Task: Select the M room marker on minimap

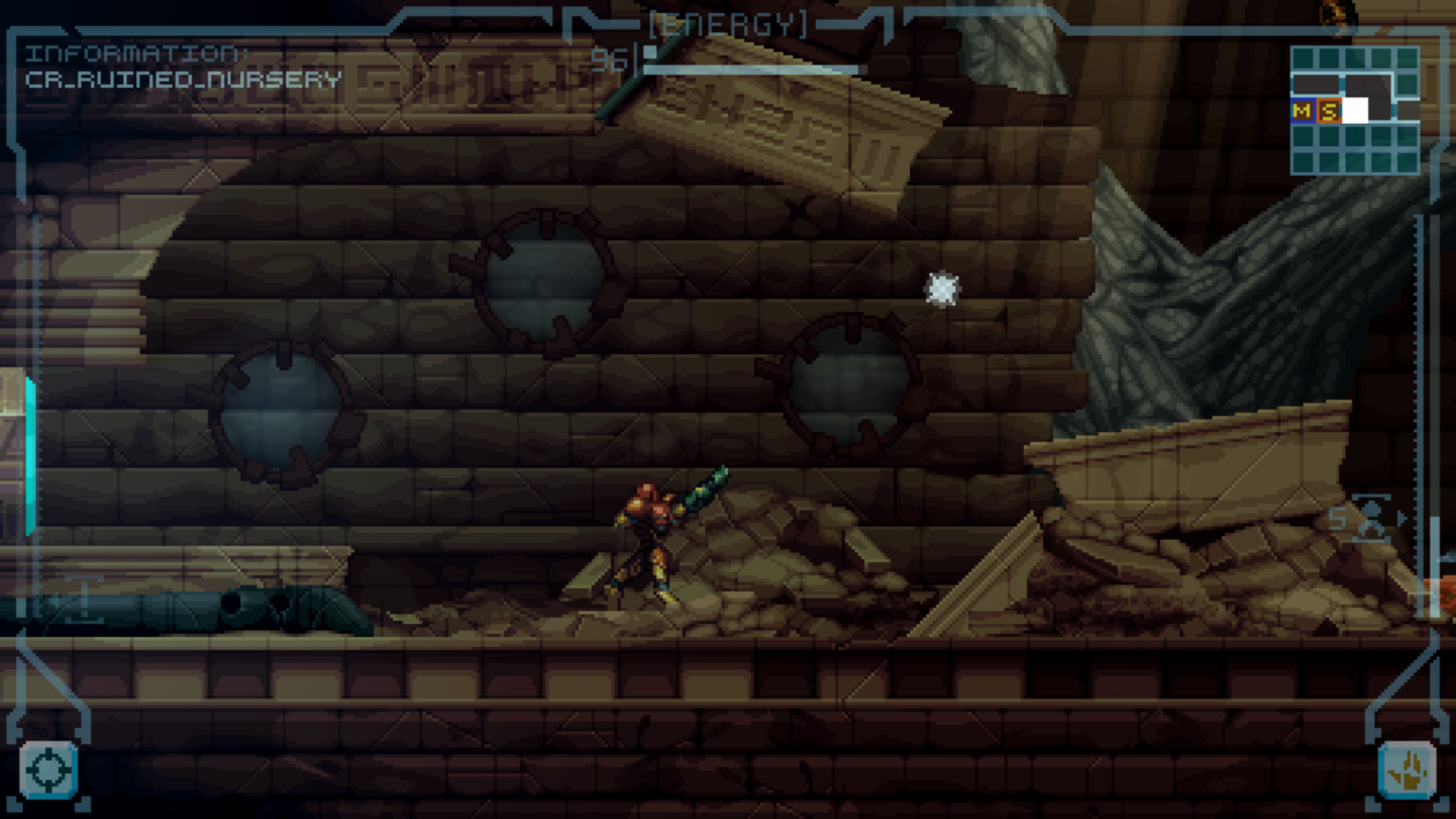Action: point(1302,111)
